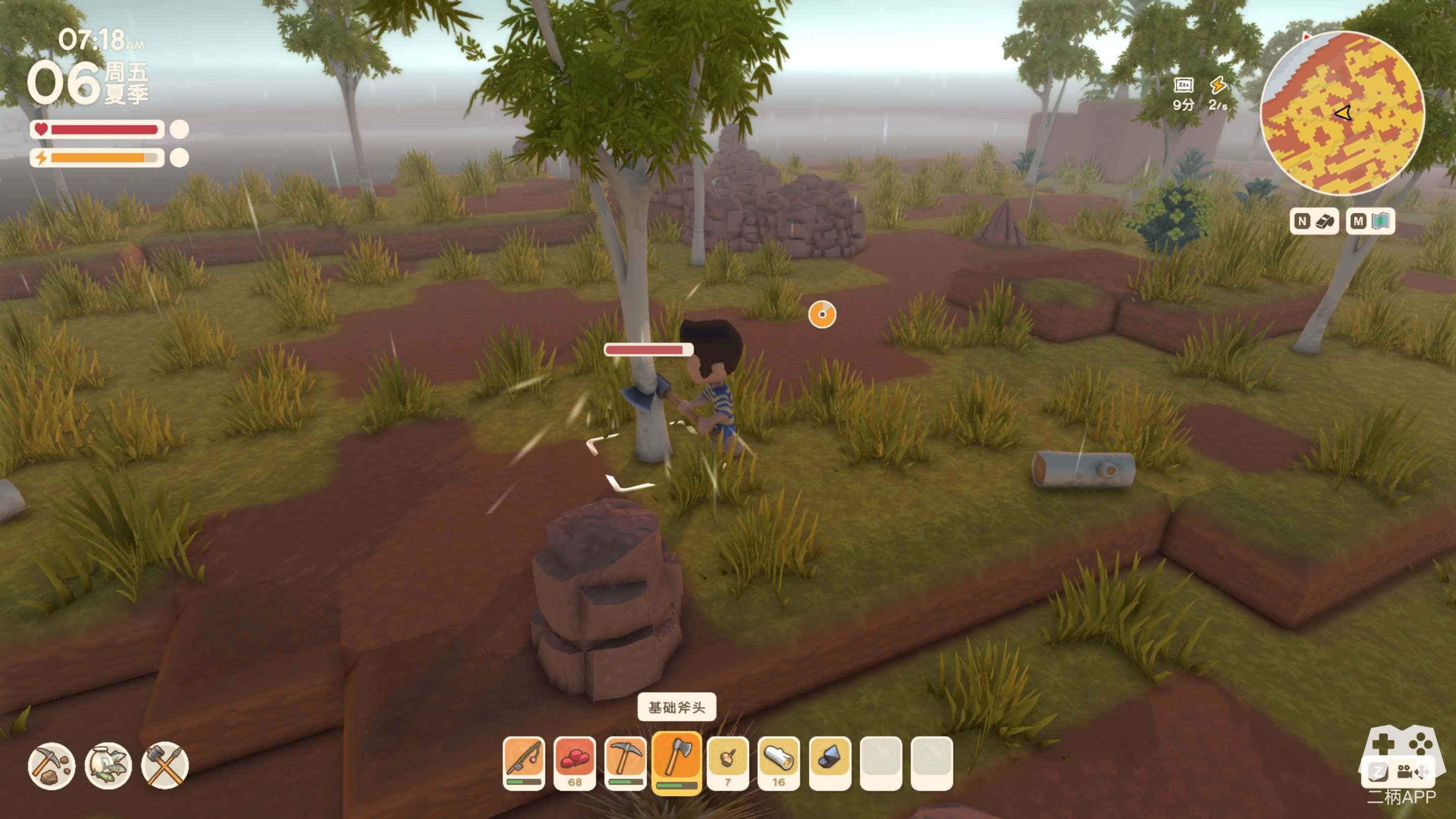
Task: Open the fish and money bag icon
Action: point(108,766)
